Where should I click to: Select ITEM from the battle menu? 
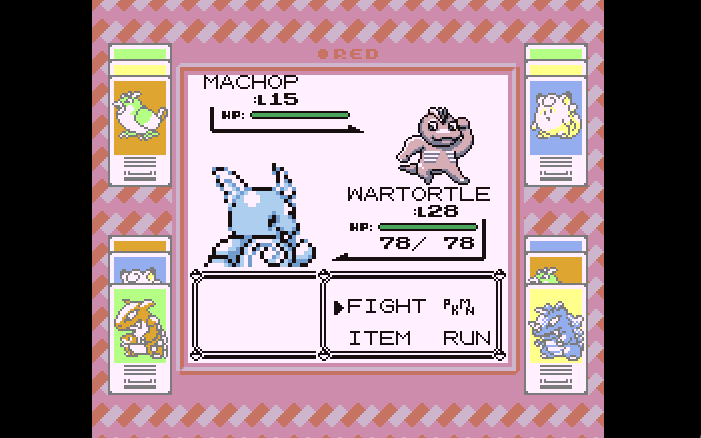380,338
